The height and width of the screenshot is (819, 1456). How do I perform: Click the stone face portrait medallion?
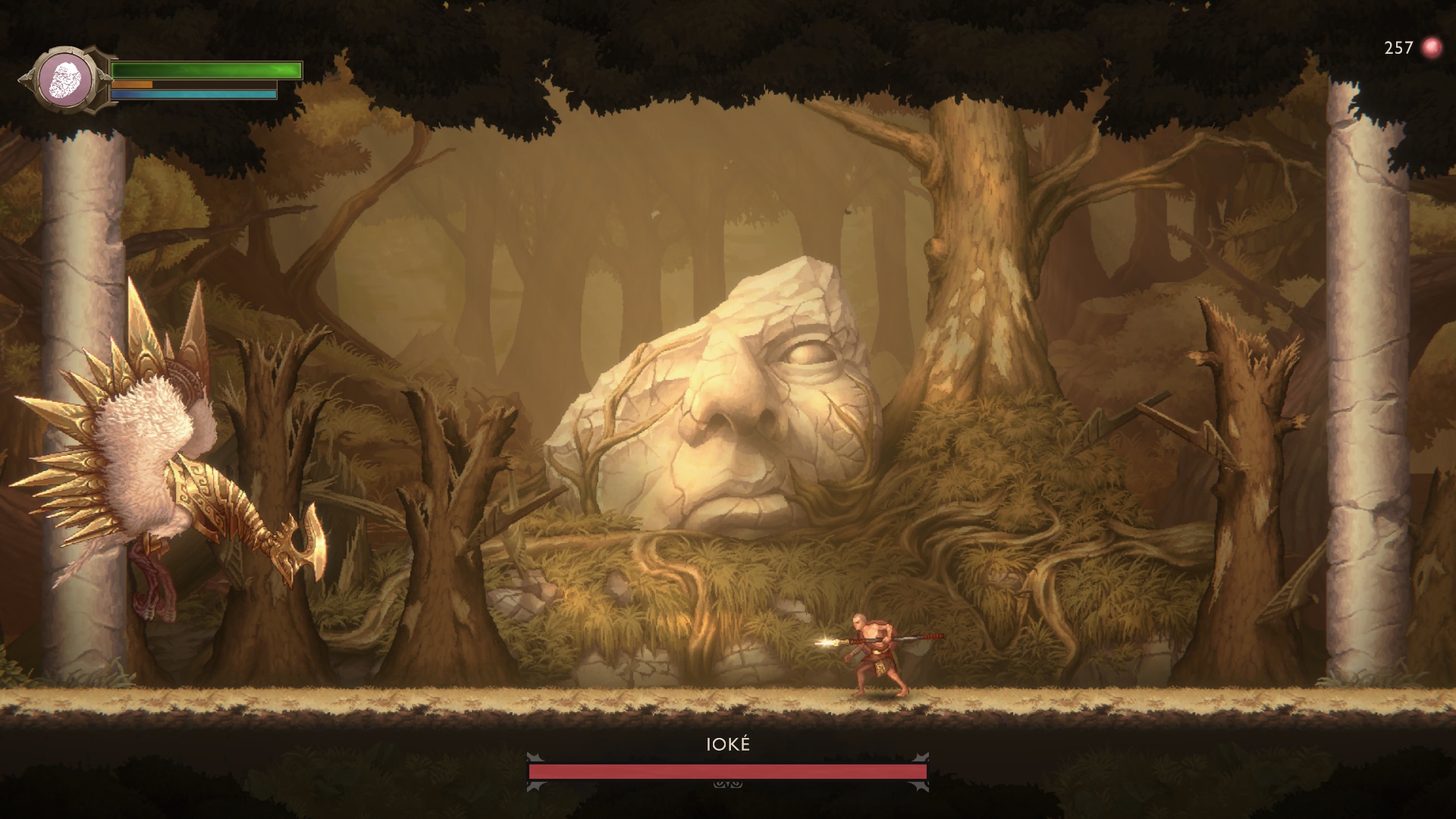coord(65,80)
